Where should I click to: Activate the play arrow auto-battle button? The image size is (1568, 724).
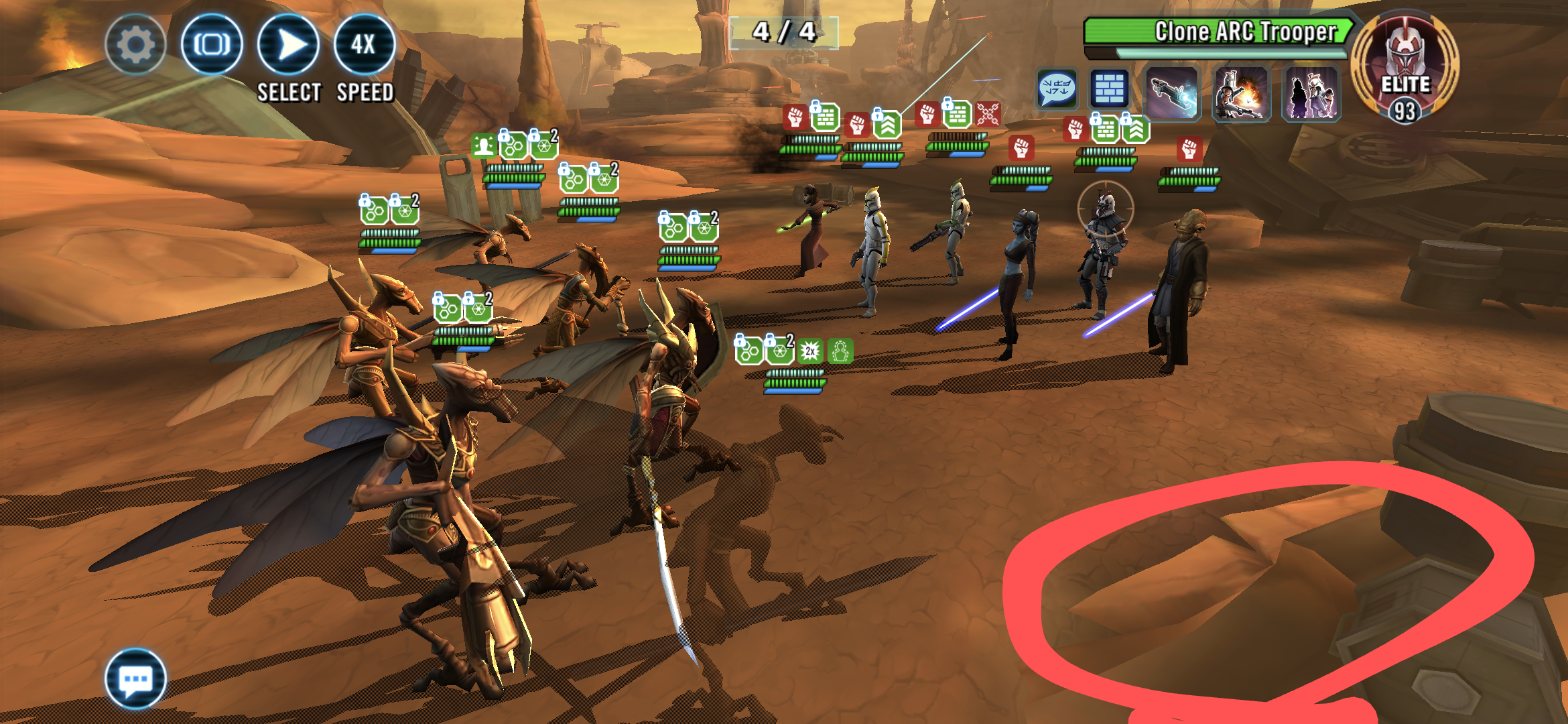point(288,45)
